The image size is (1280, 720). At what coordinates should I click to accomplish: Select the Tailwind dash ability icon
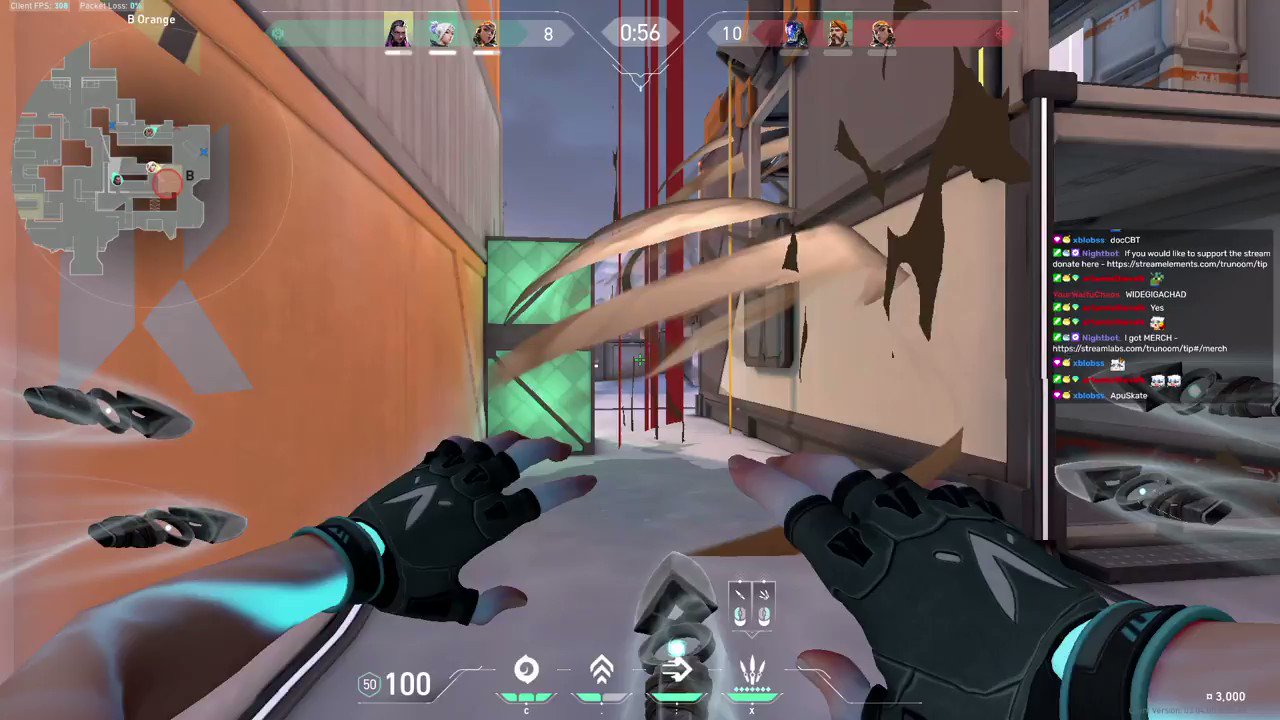(x=677, y=668)
